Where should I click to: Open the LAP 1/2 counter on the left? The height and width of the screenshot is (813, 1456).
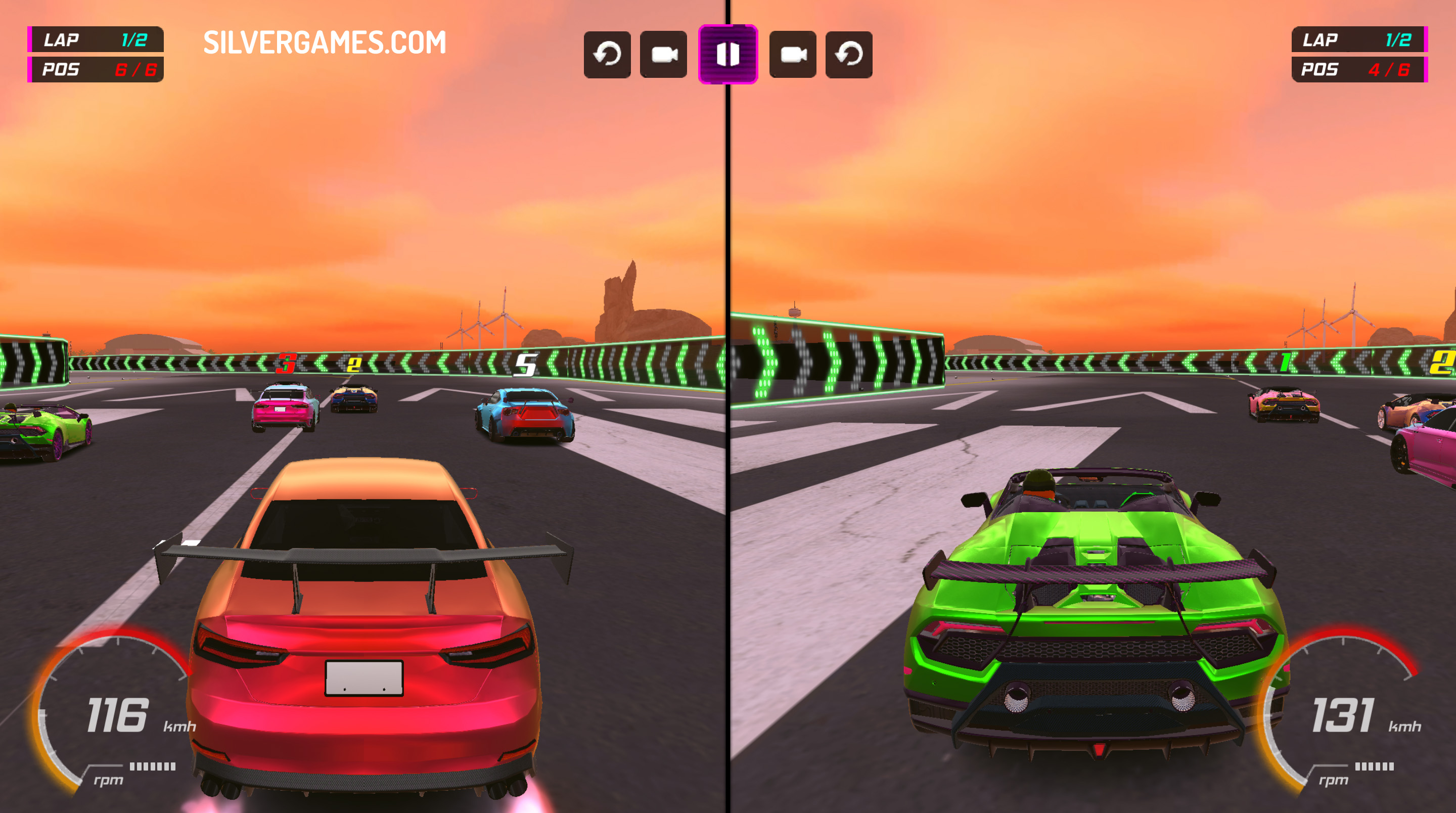[95, 39]
